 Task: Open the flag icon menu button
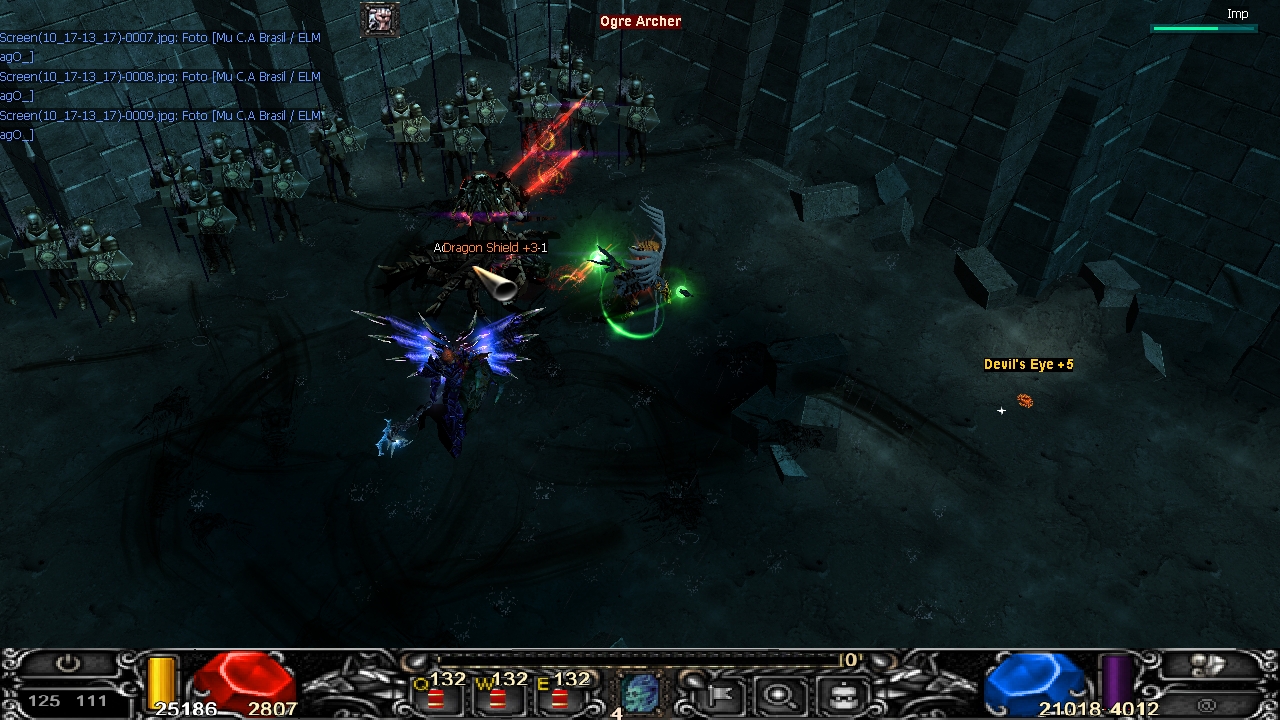pos(719,693)
